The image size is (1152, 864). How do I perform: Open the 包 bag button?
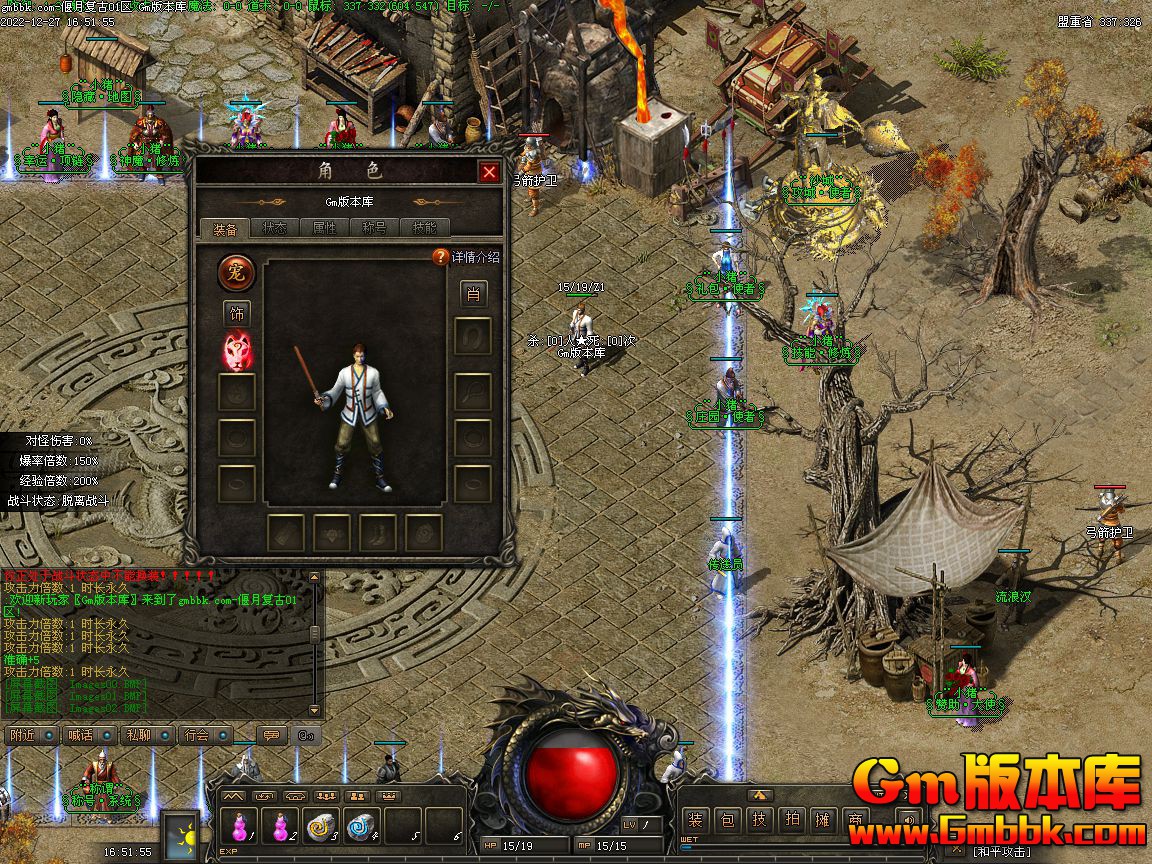(728, 820)
